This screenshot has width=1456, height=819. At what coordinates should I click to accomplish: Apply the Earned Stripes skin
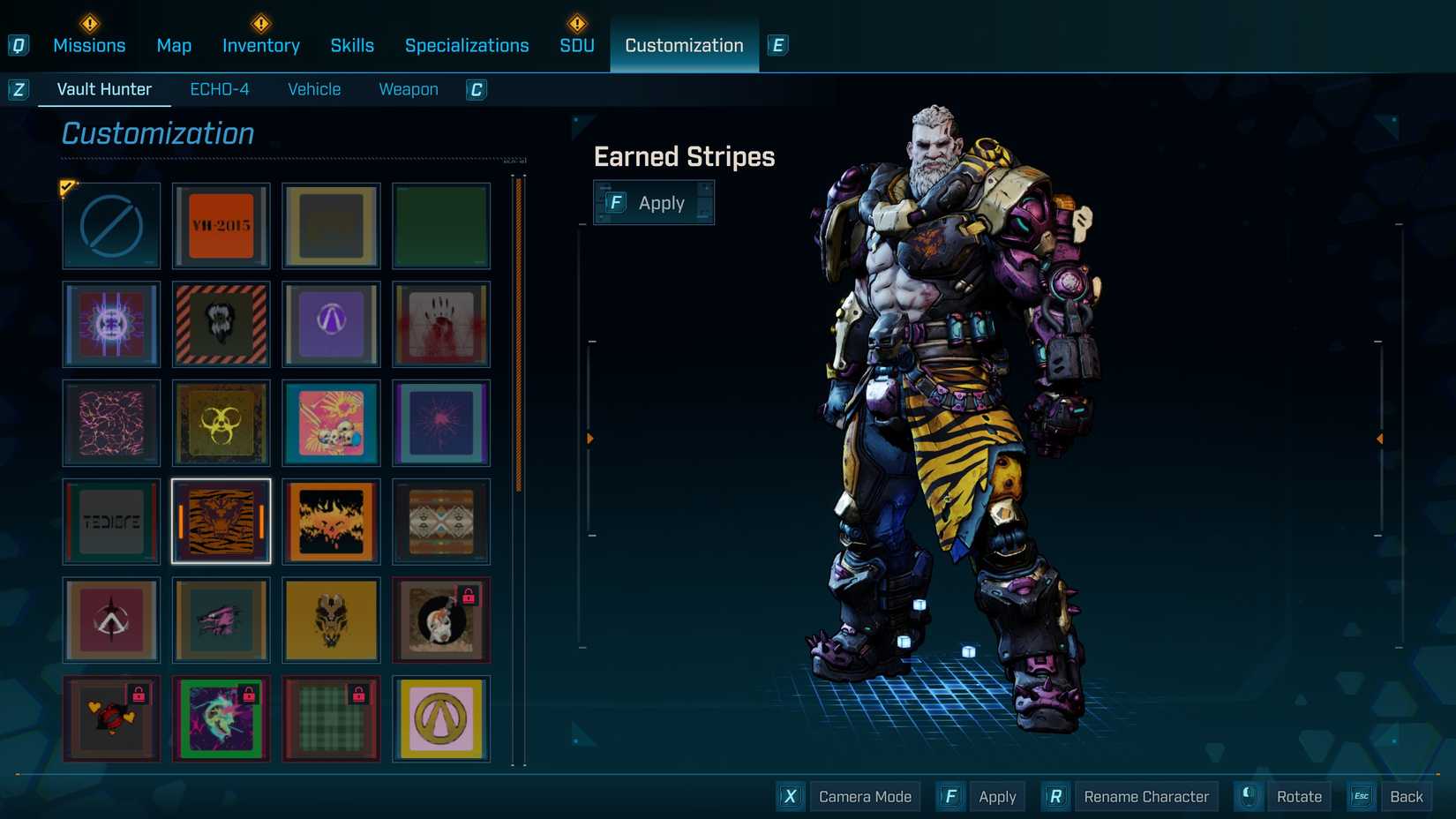pyautogui.click(x=654, y=202)
